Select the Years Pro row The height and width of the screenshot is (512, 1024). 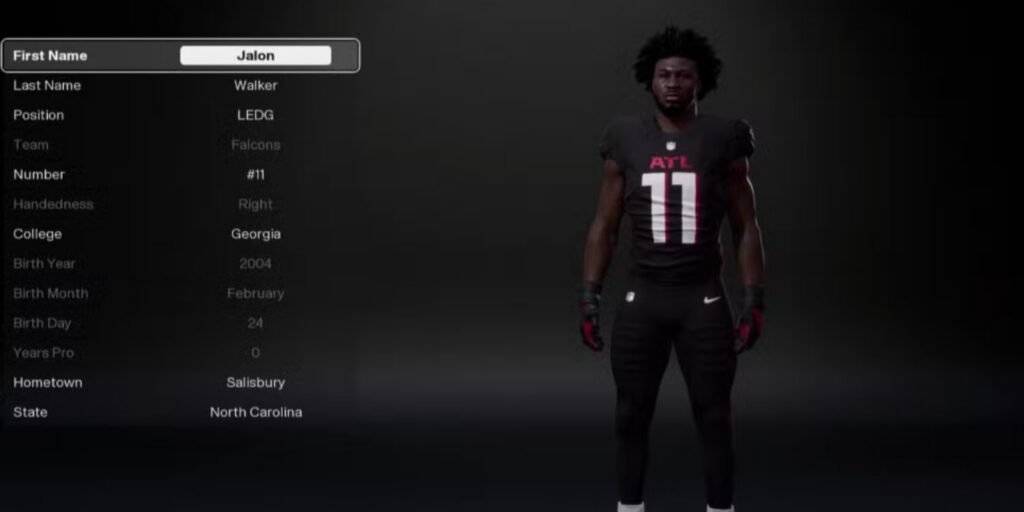click(x=180, y=353)
